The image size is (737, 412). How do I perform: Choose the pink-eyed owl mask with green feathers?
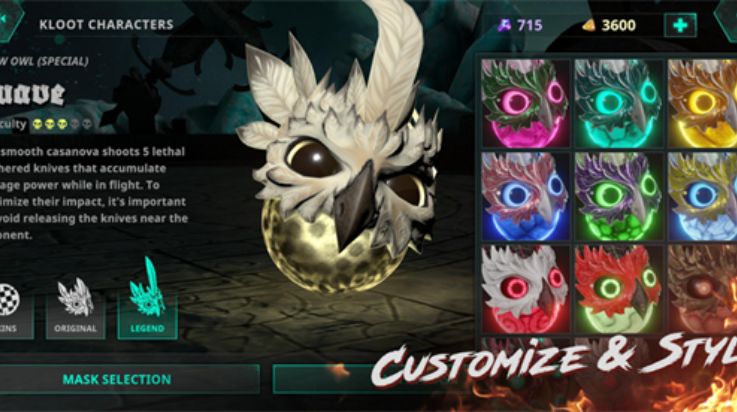click(x=525, y=103)
